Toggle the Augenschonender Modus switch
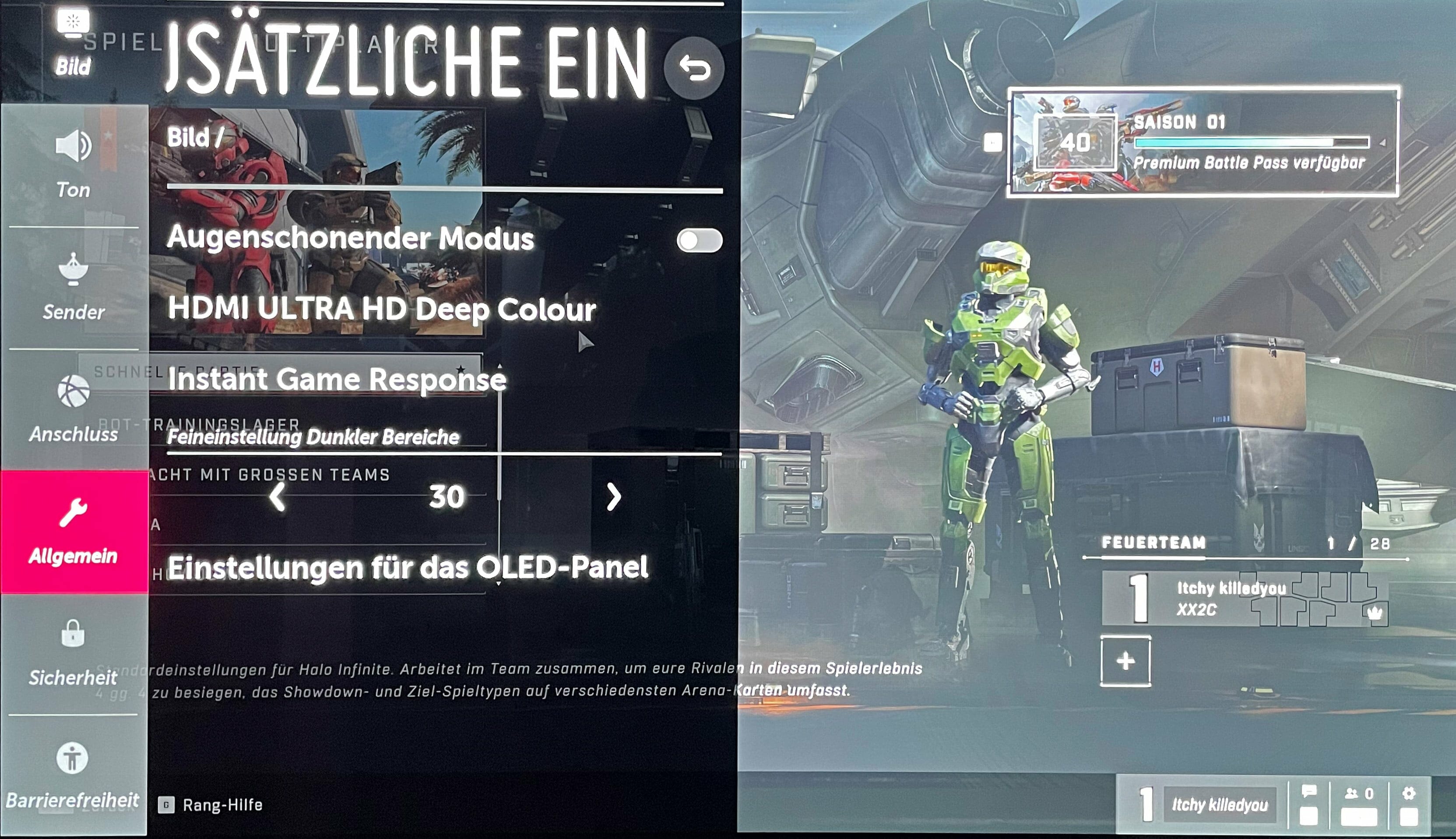Image resolution: width=1456 pixels, height=839 pixels. point(699,240)
